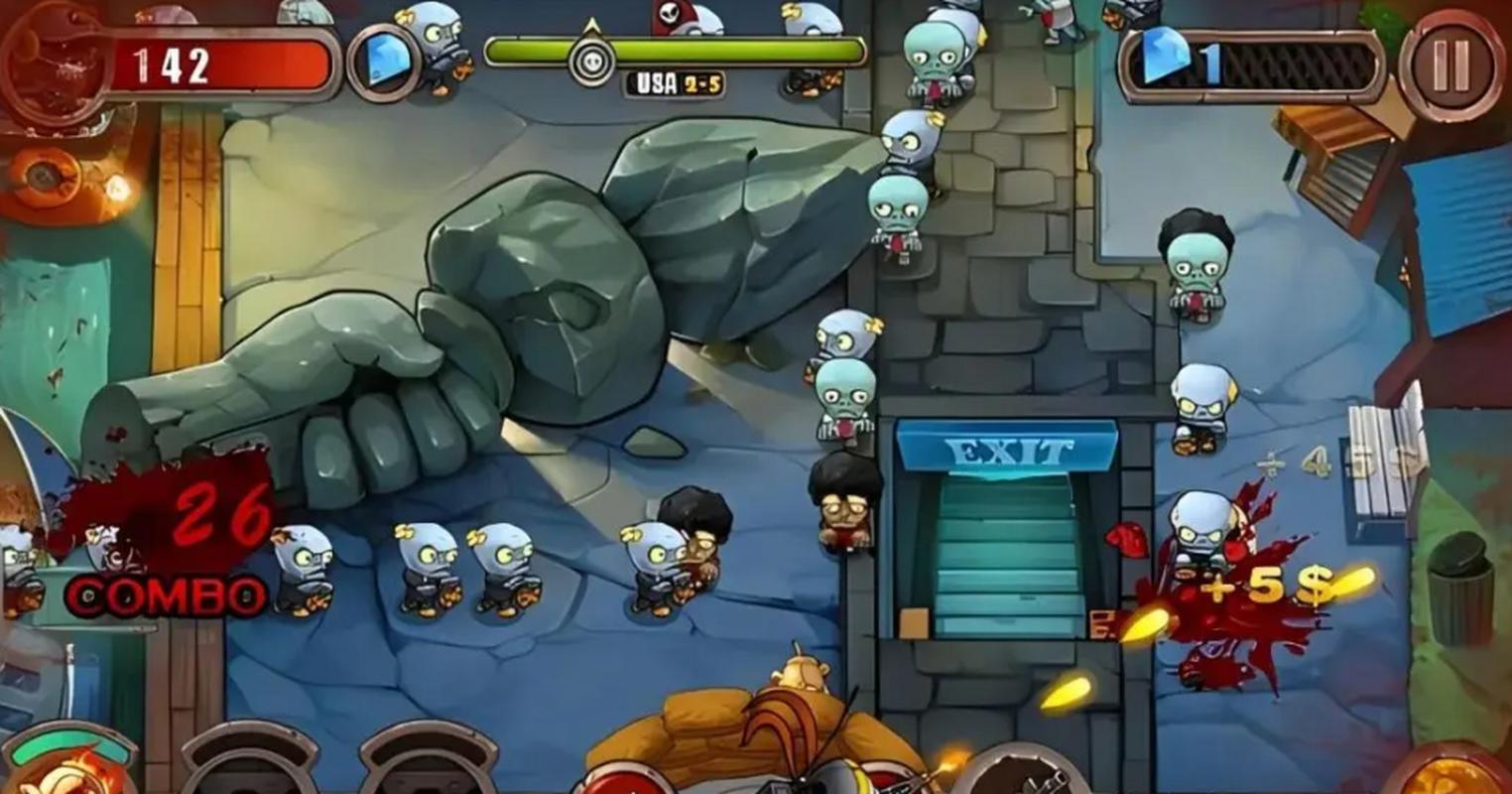1512x794 pixels.
Task: Tap the round blue gem button beside the health bar
Action: point(381,62)
